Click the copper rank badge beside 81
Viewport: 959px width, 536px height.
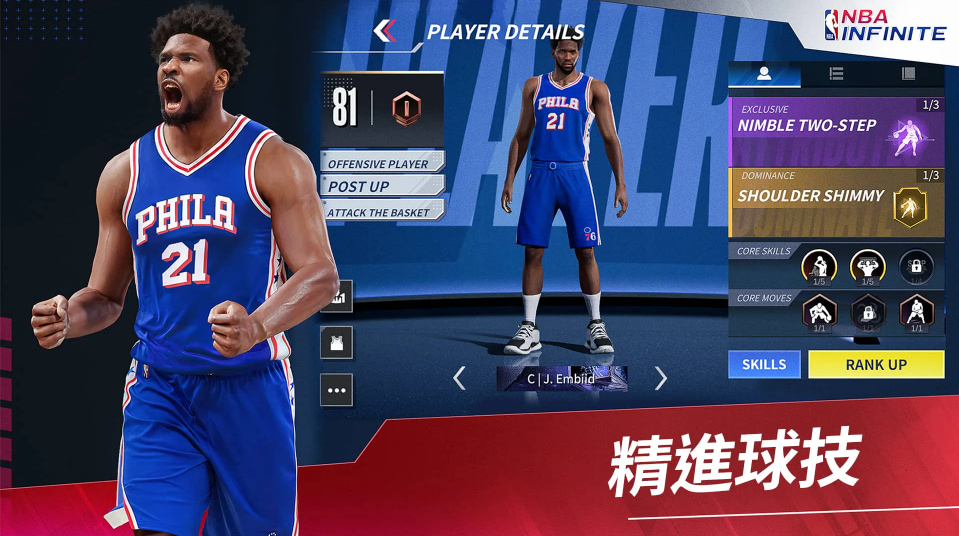click(406, 107)
